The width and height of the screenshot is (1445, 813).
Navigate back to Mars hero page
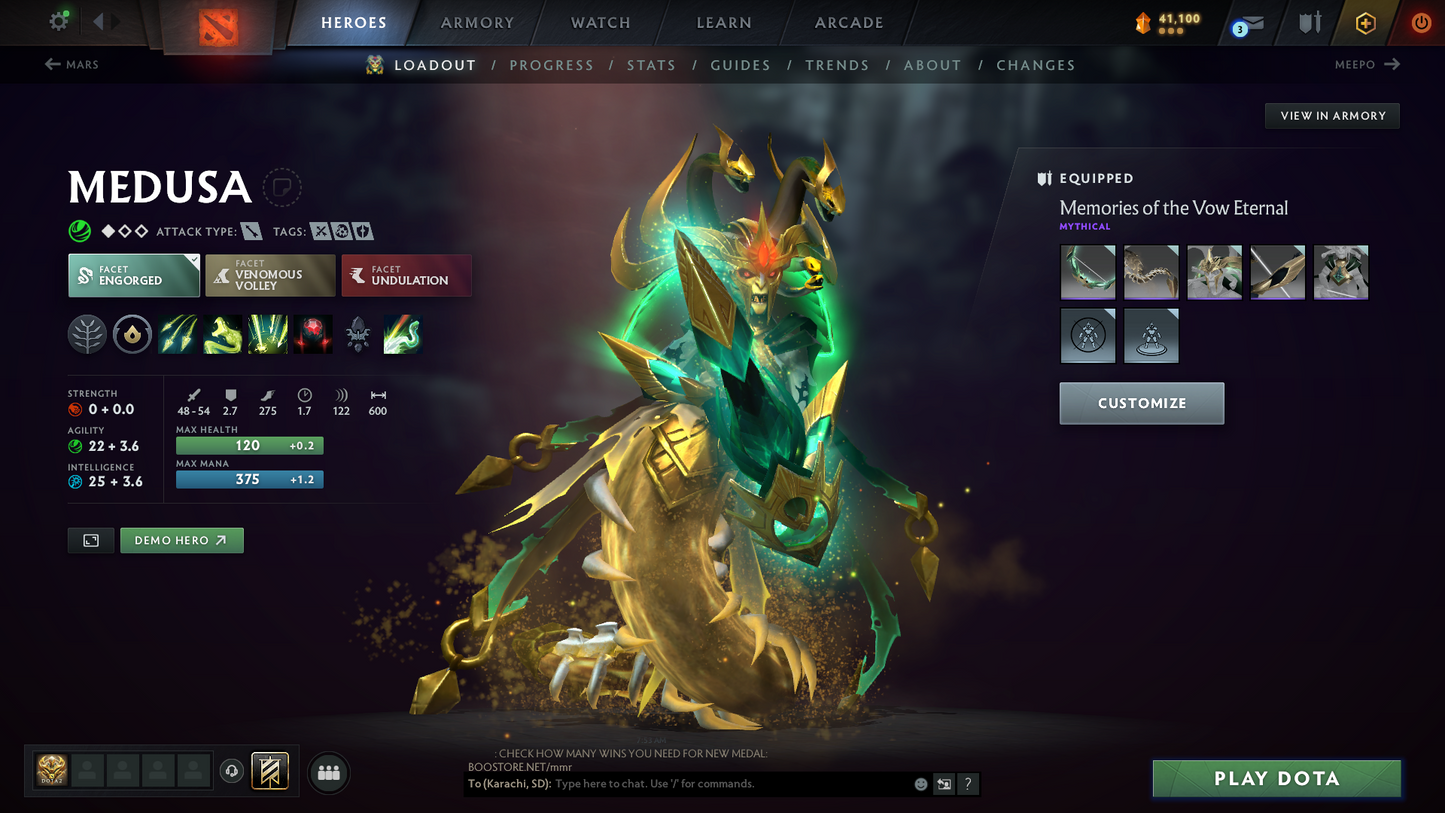point(70,64)
